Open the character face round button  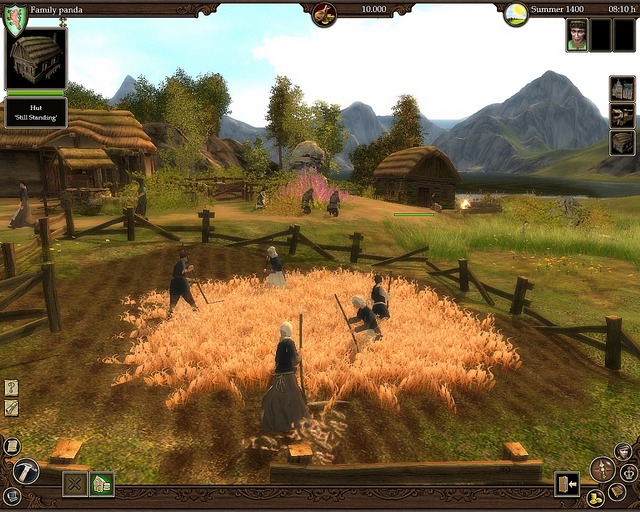(x=623, y=451)
